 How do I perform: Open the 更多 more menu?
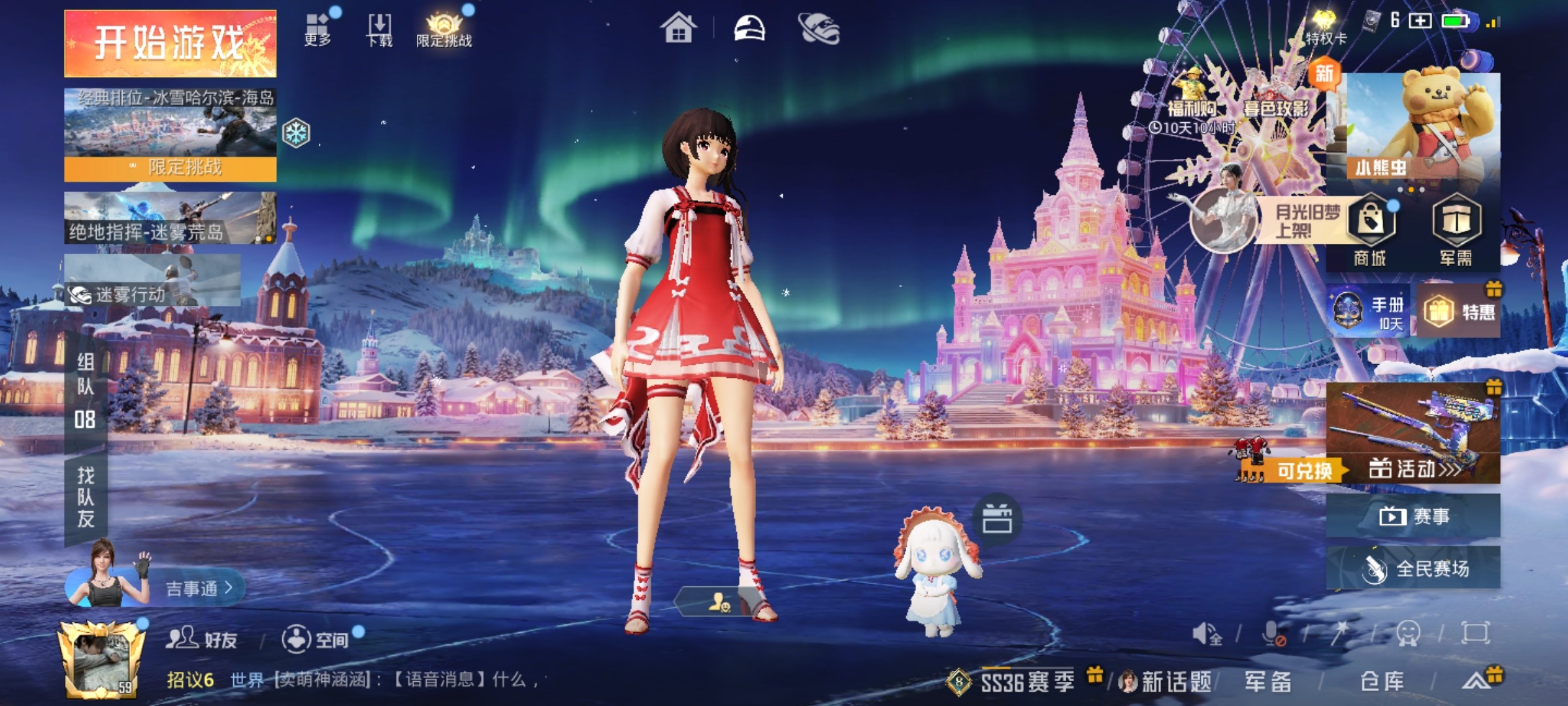(318, 30)
